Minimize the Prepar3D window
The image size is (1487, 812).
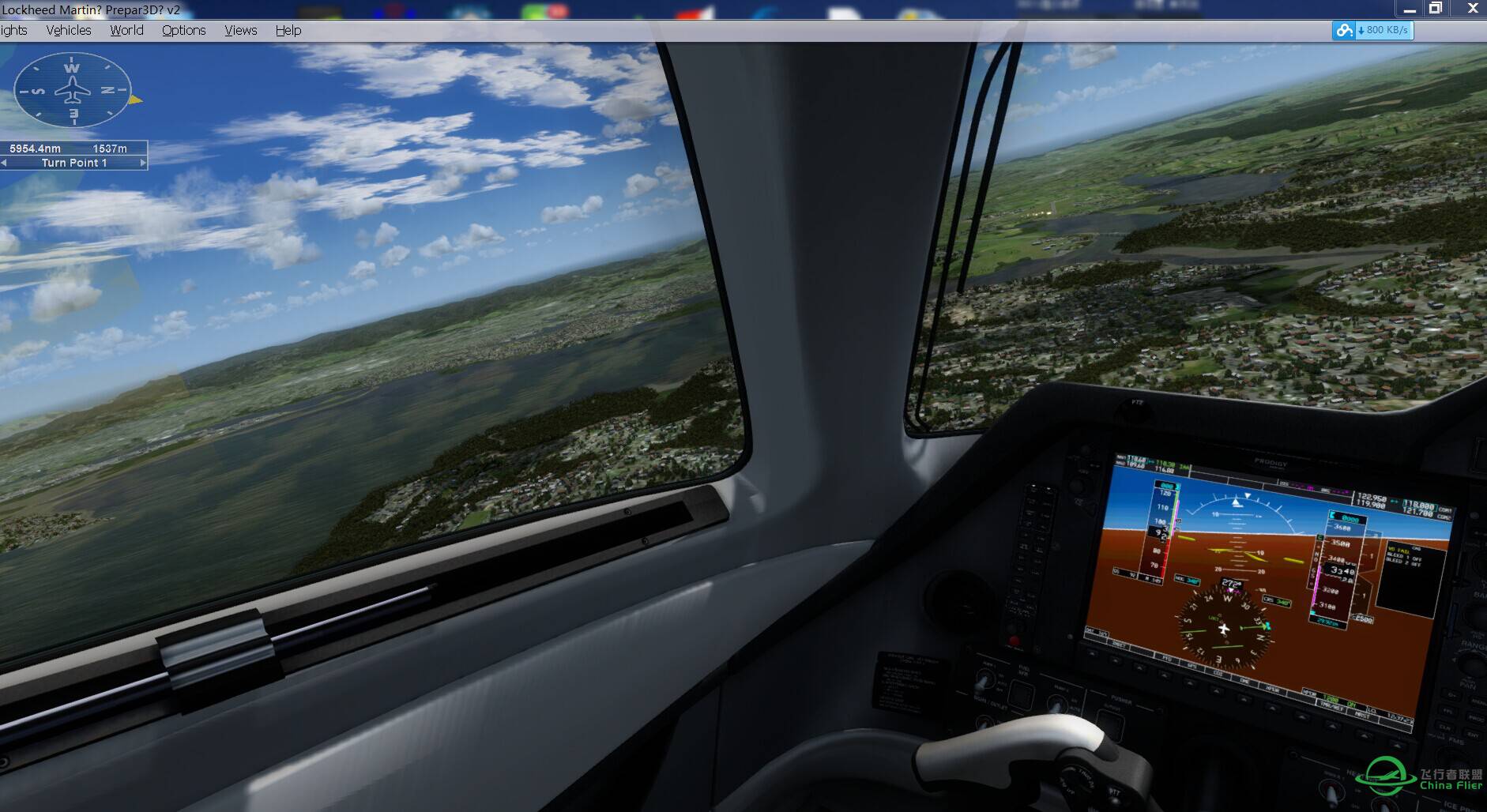(x=1409, y=9)
